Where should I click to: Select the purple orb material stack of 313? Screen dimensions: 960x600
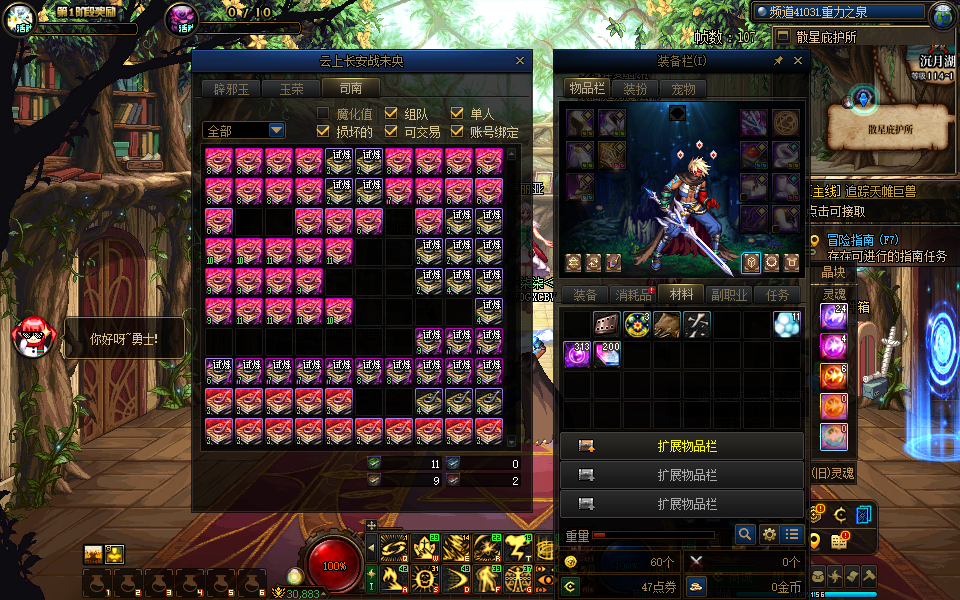coord(577,354)
